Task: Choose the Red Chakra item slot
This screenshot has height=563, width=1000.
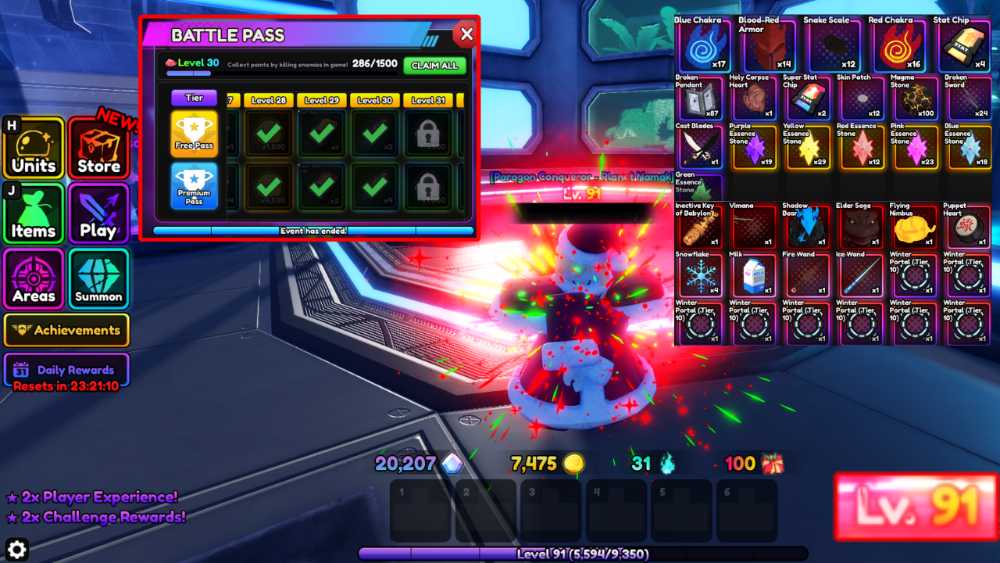Action: coord(862,47)
